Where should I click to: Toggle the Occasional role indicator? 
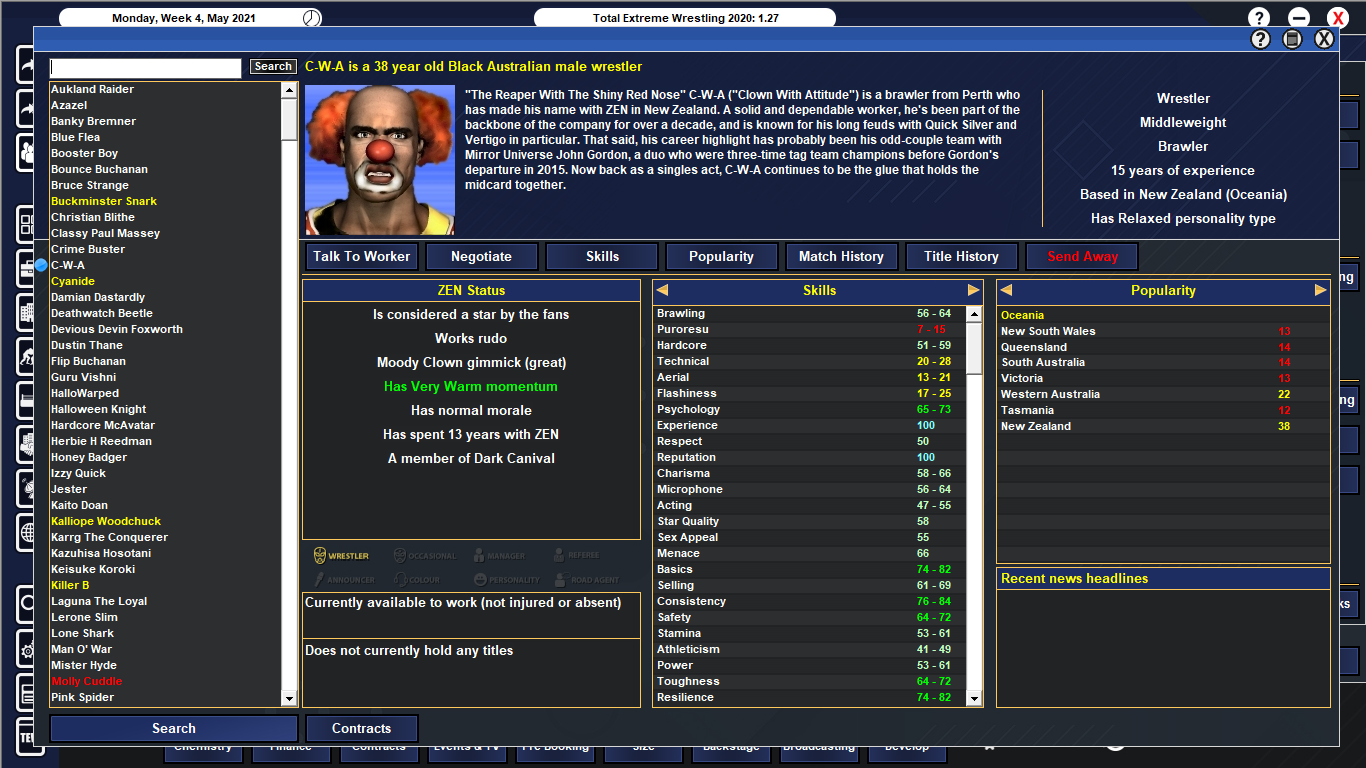[x=401, y=554]
